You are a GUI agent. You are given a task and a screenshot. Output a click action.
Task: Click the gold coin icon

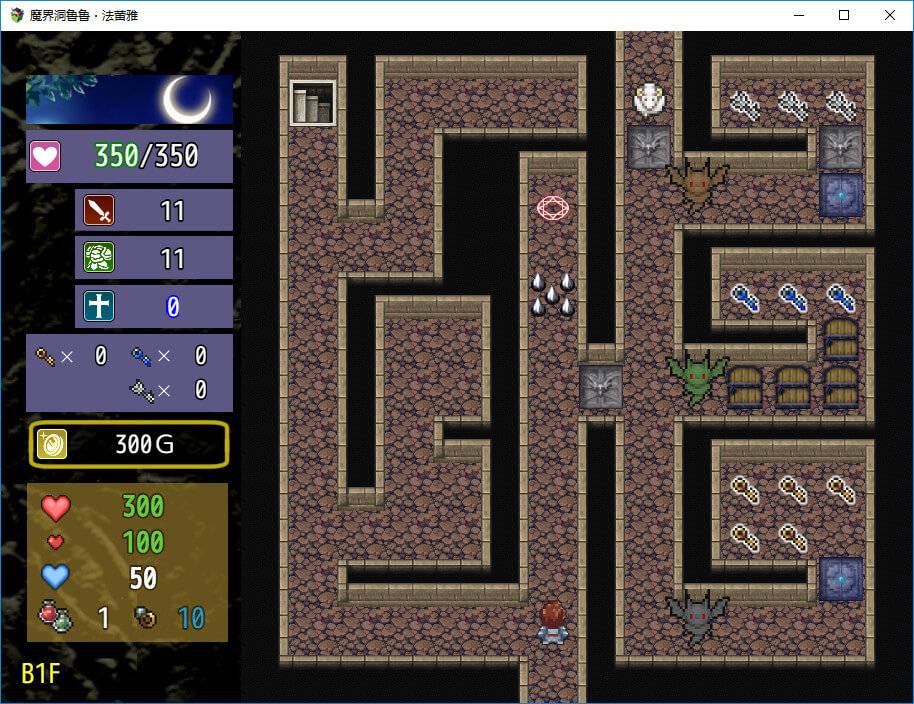click(52, 444)
